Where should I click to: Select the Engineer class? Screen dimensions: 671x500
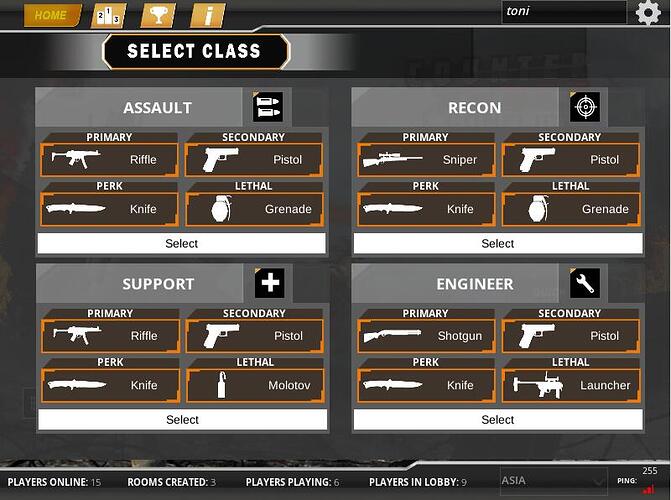point(497,420)
